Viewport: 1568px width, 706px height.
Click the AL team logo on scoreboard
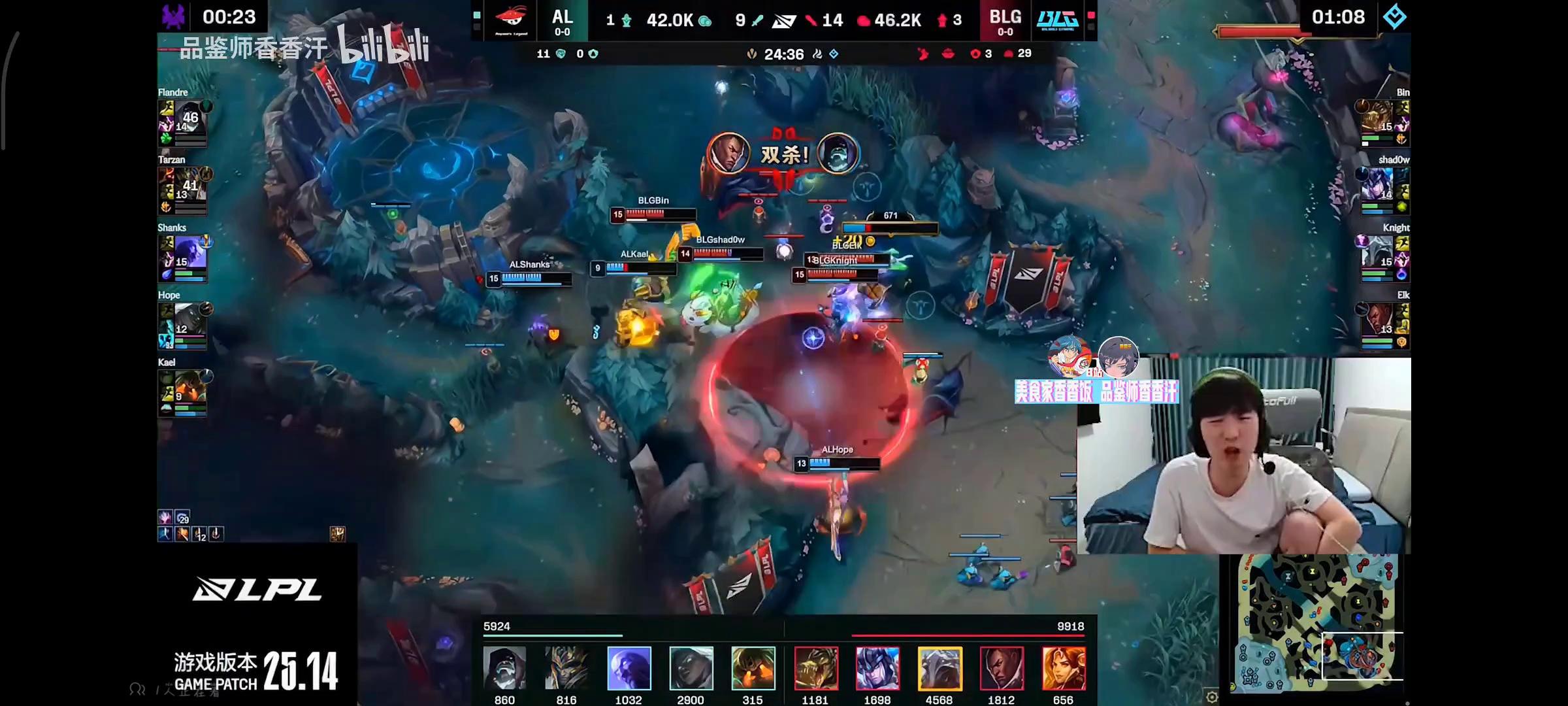pyautogui.click(x=511, y=20)
